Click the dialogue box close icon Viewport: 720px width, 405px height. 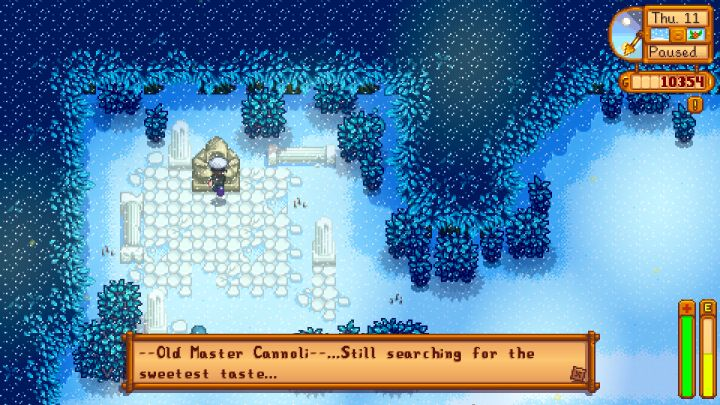point(578,373)
